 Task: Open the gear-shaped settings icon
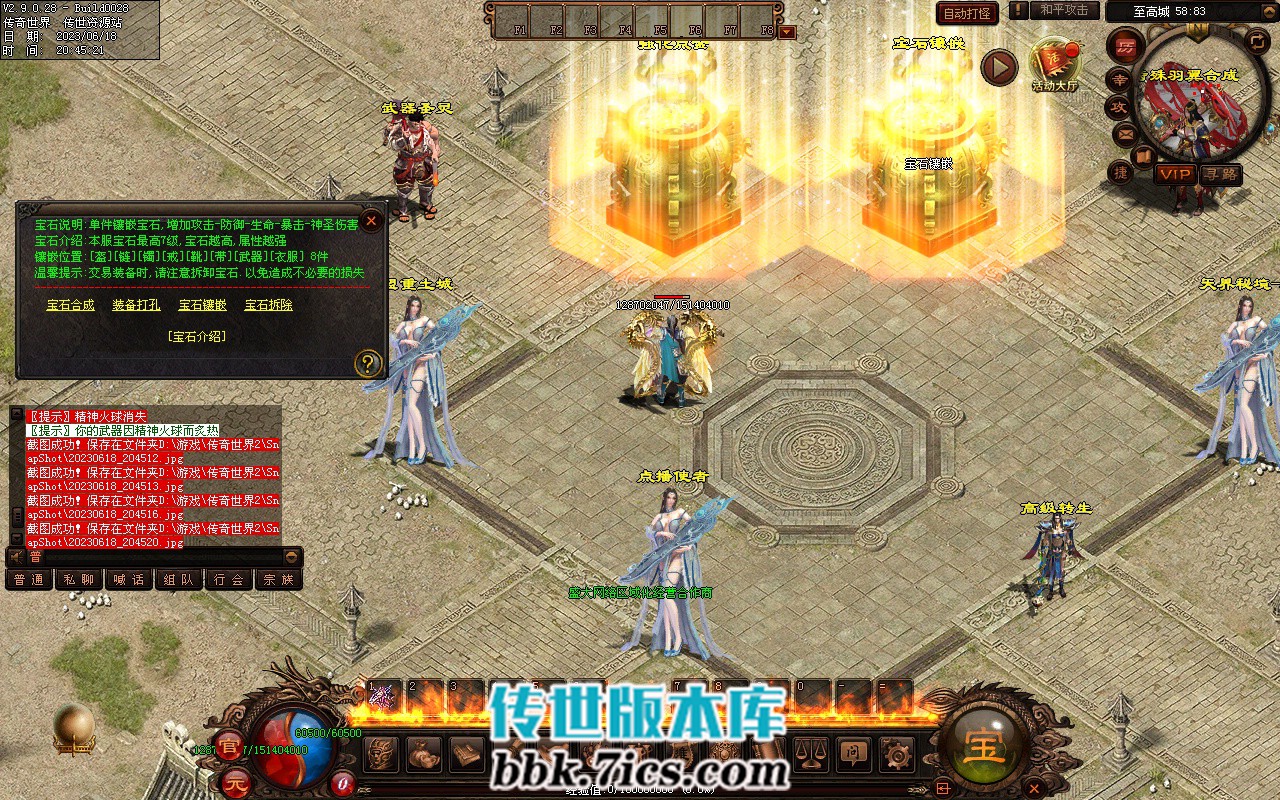(897, 753)
